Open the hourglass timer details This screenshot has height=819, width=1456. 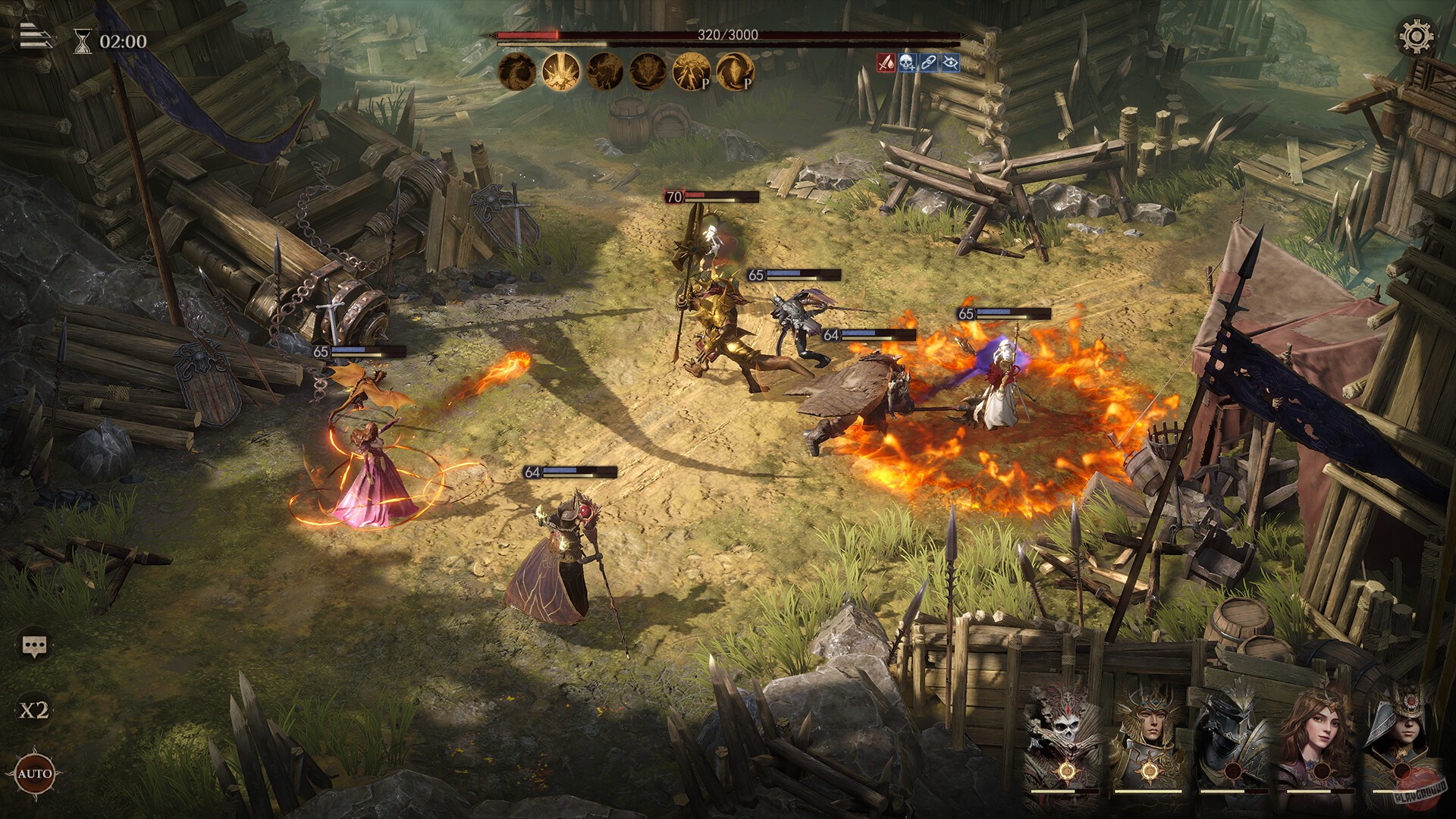pos(83,39)
